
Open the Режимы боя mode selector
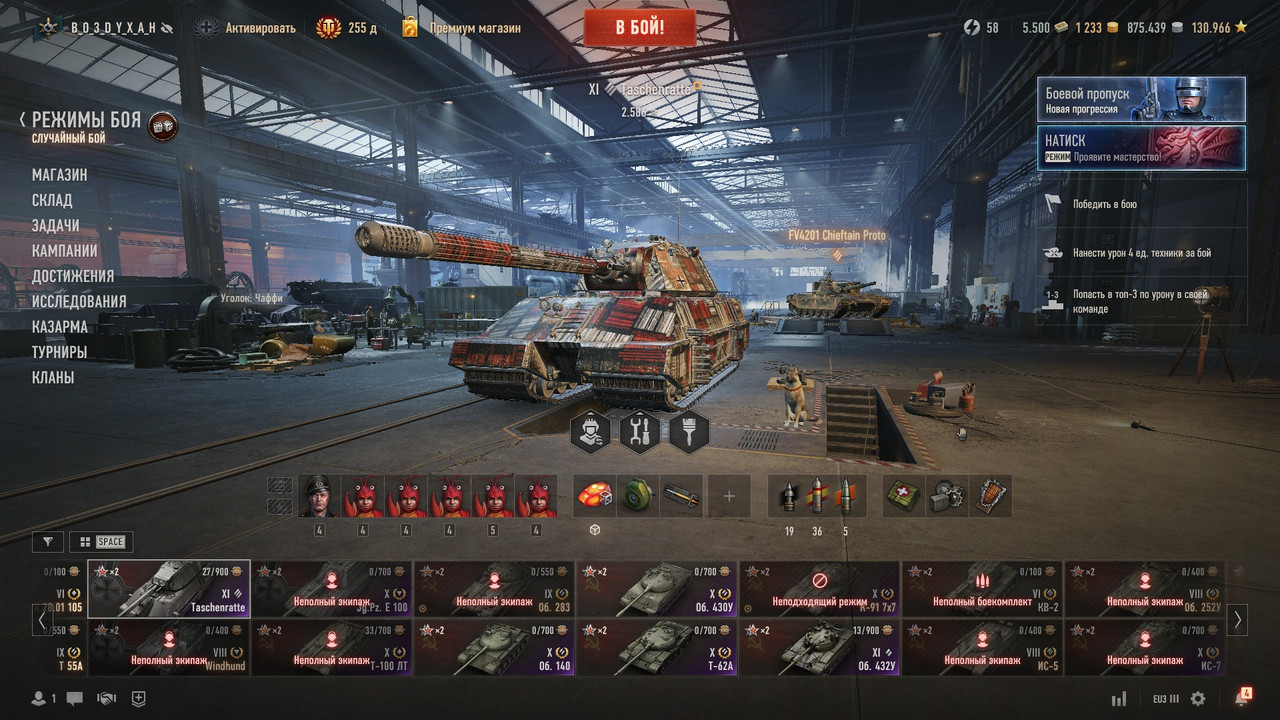point(86,121)
